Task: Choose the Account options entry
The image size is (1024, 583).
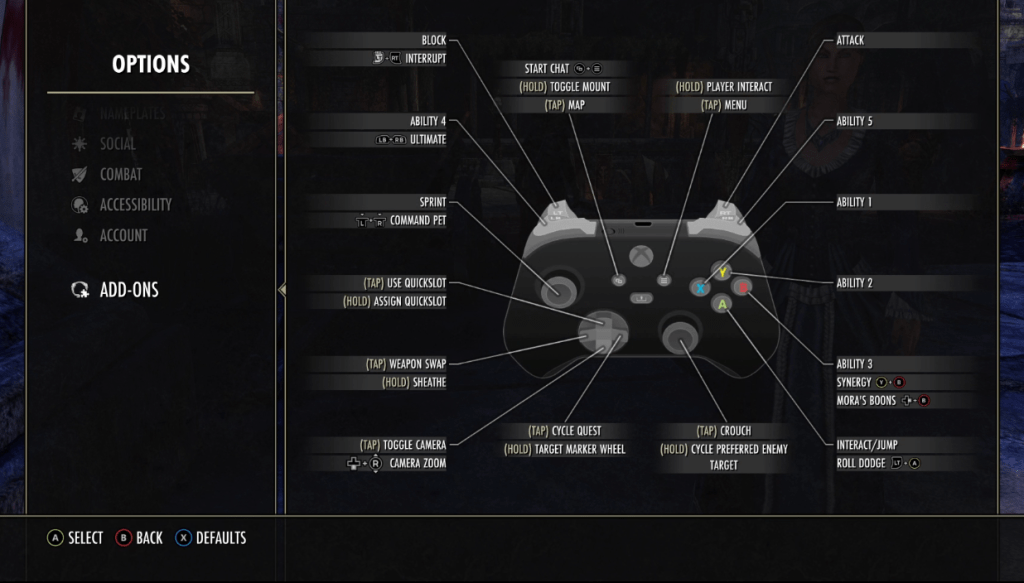Action: [123, 236]
